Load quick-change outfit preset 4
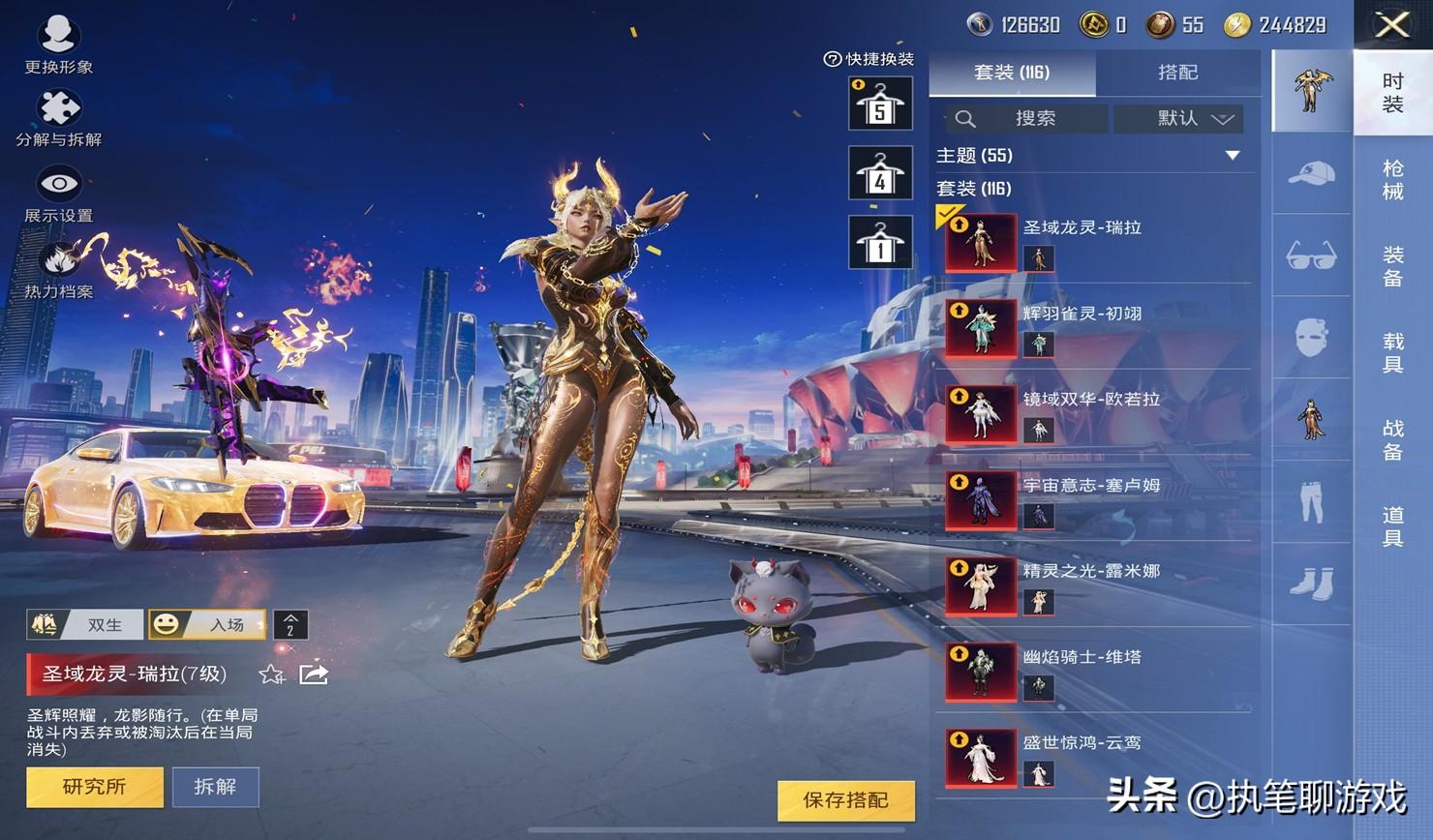 (880, 174)
